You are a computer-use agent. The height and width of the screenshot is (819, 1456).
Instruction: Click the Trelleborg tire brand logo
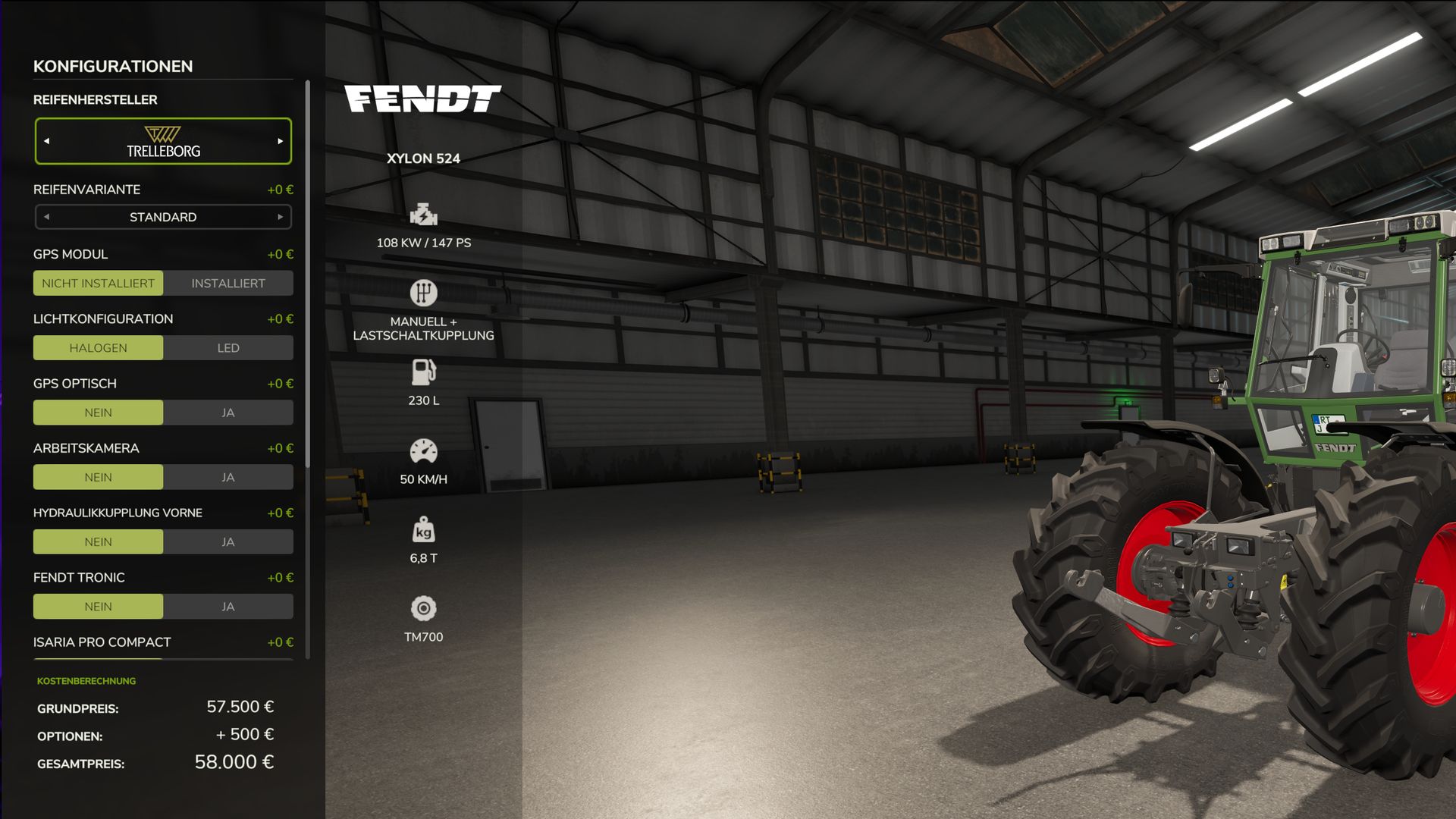[x=162, y=141]
